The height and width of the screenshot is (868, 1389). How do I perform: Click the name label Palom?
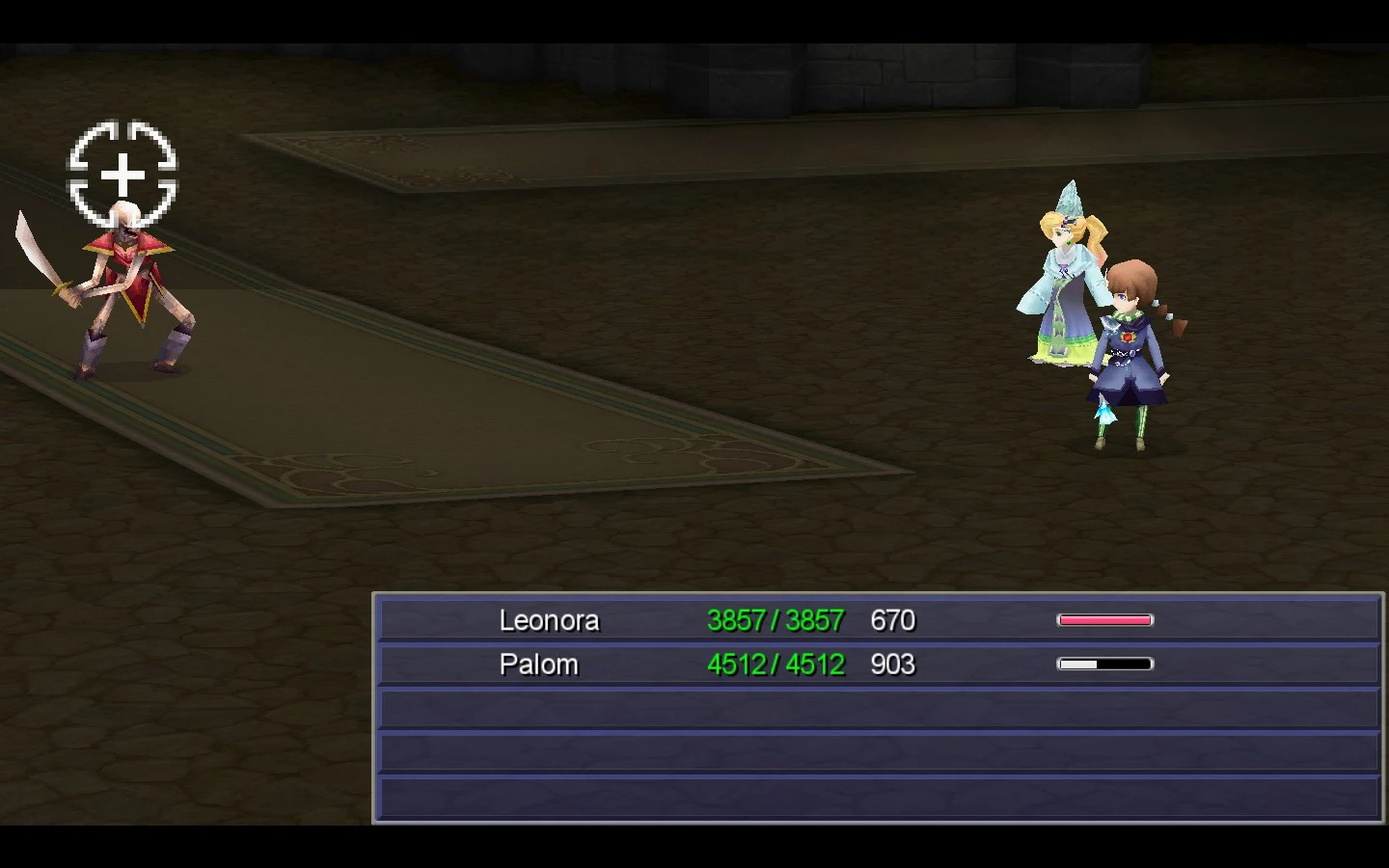[538, 665]
